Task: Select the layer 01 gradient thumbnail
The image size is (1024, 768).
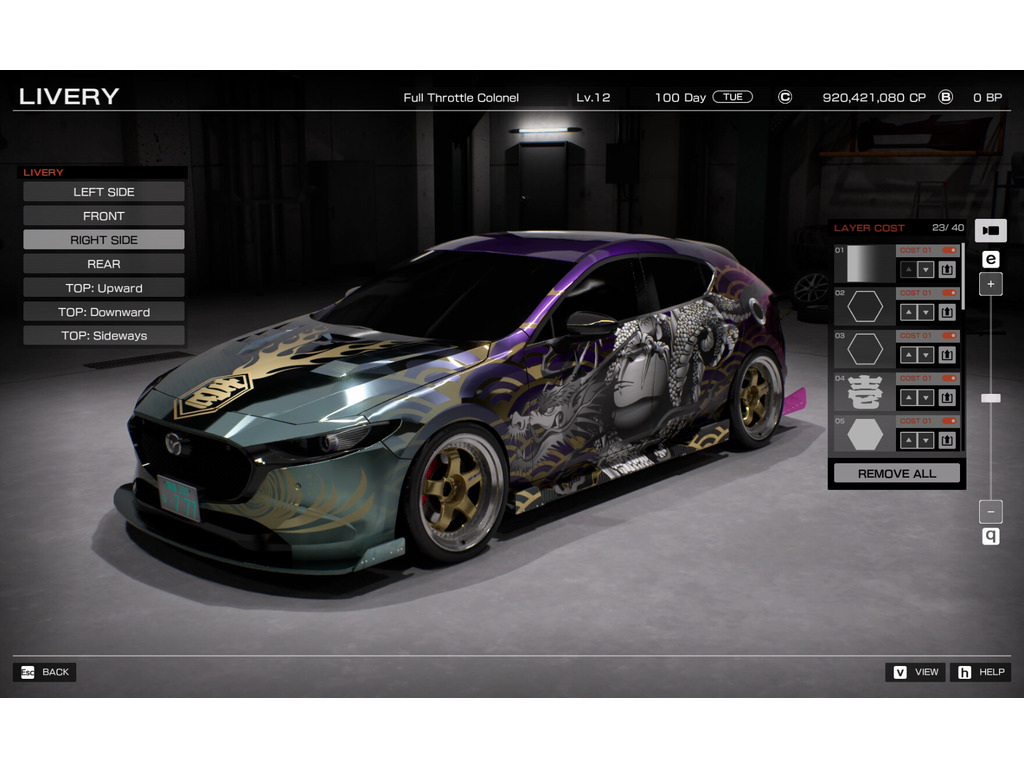Action: [x=865, y=264]
